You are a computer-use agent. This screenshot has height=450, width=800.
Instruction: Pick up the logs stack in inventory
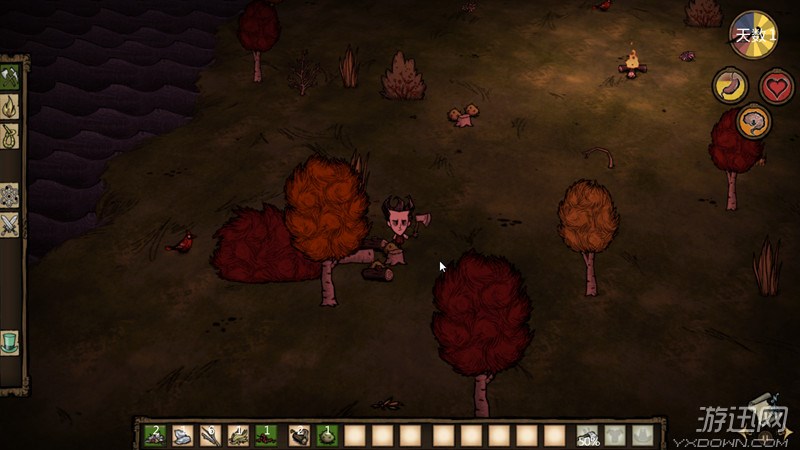(x=298, y=435)
